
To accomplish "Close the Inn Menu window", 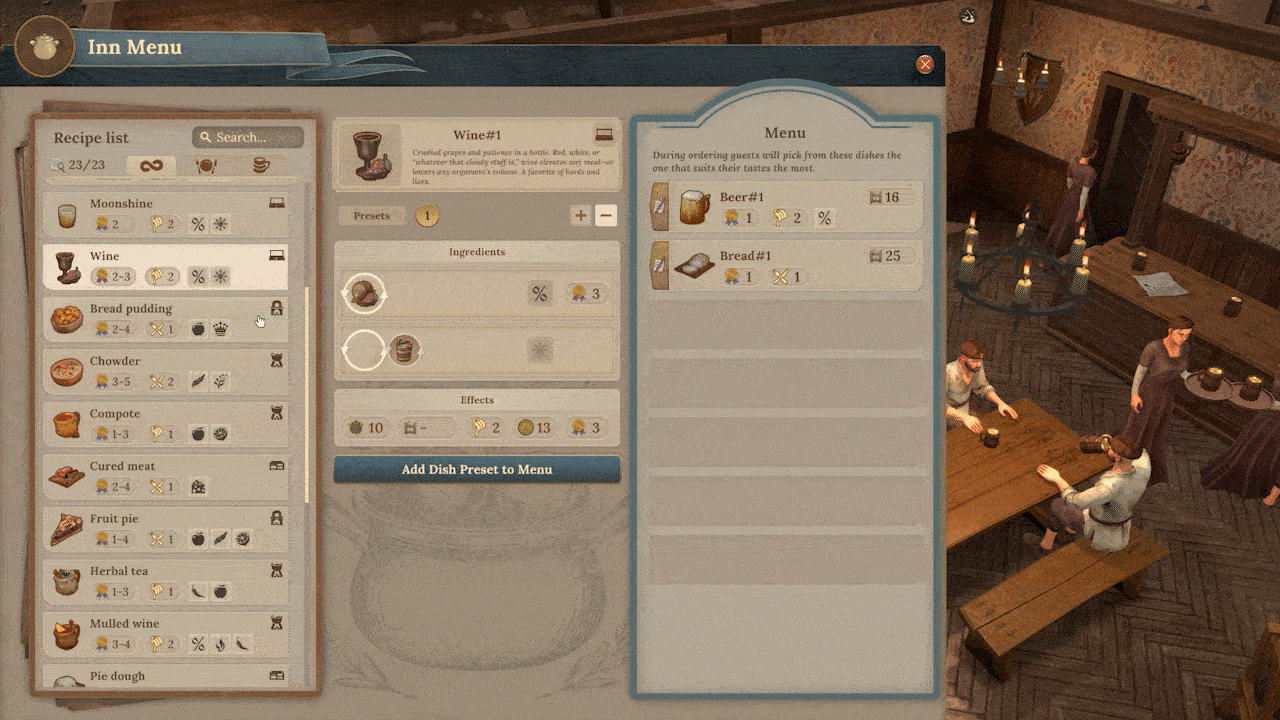I will [925, 64].
